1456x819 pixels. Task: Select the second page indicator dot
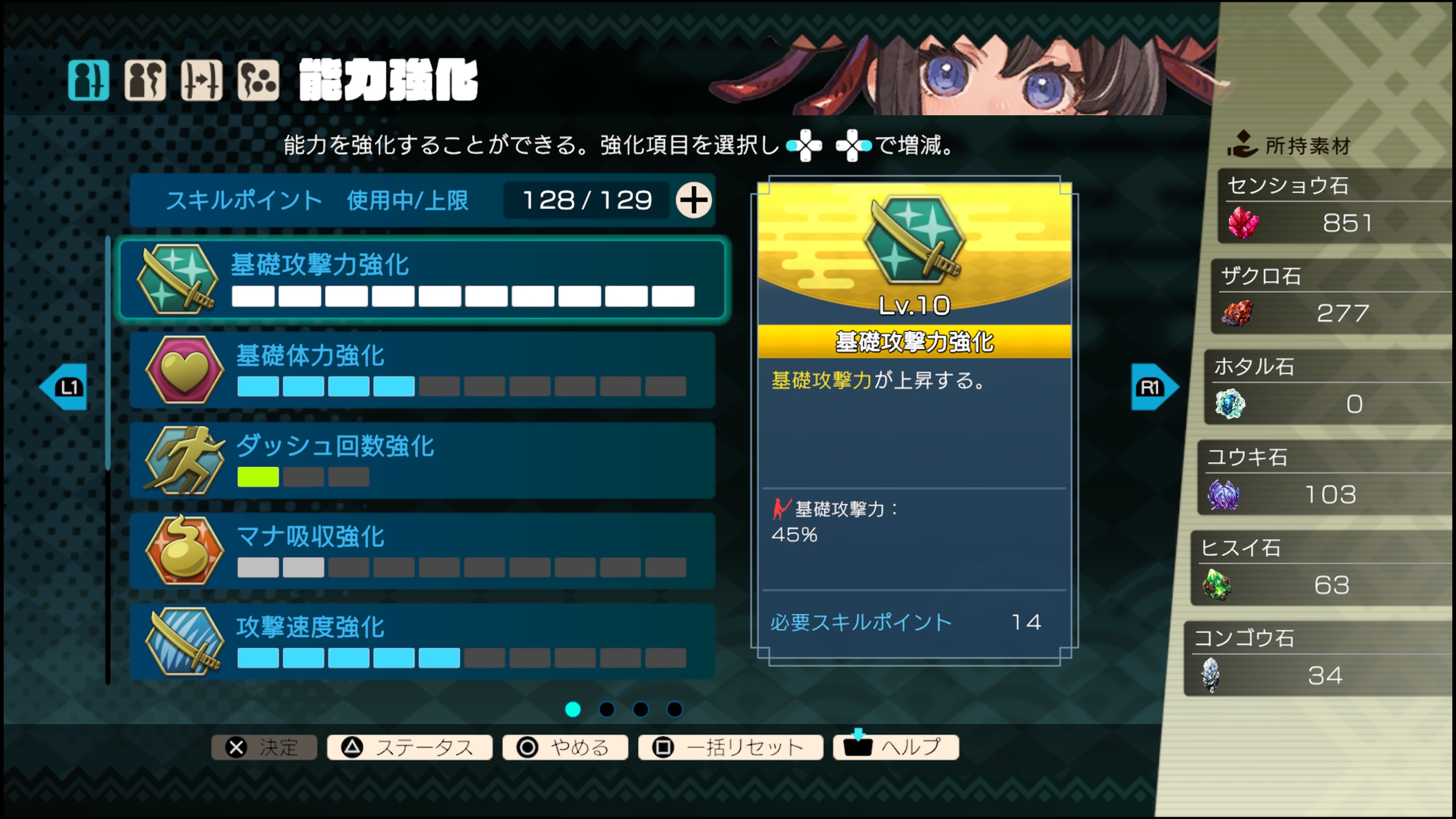point(607,711)
